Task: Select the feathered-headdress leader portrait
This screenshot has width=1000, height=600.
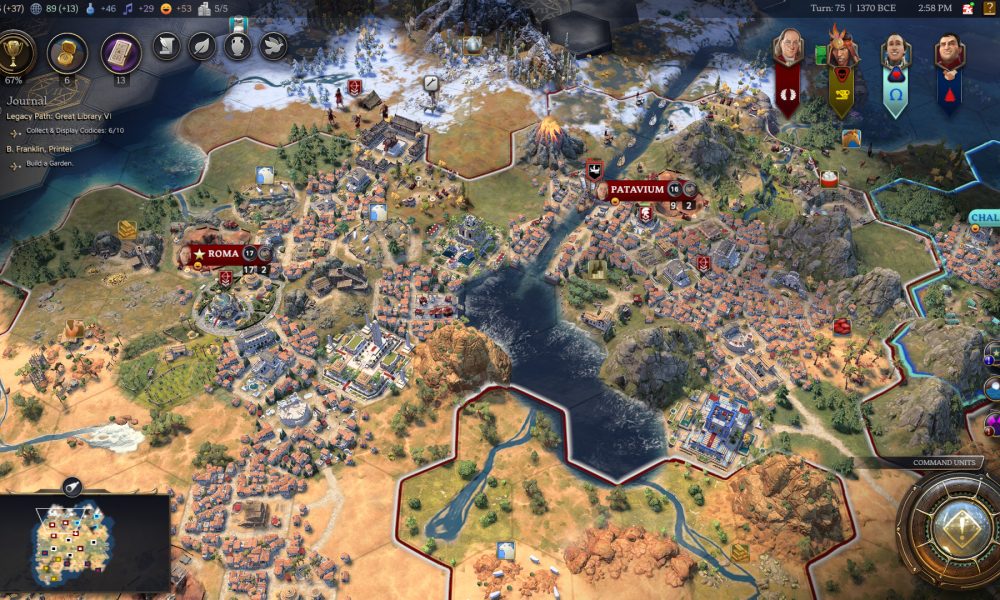Action: 842,50
